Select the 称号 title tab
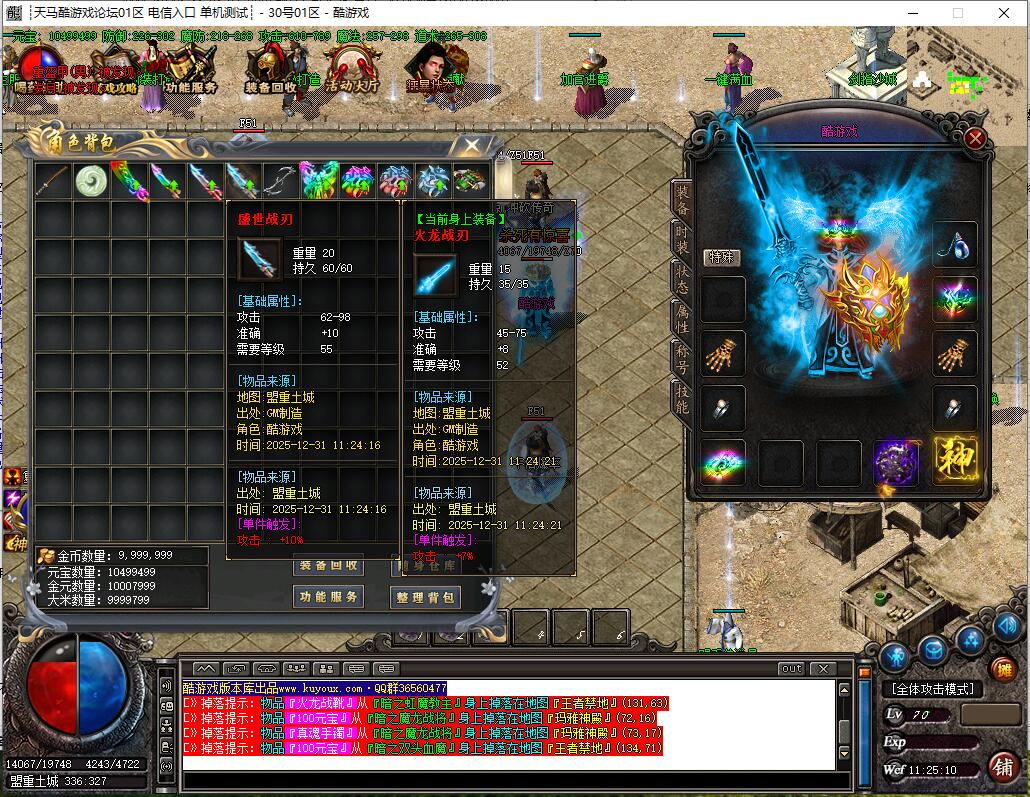 pyautogui.click(x=682, y=357)
